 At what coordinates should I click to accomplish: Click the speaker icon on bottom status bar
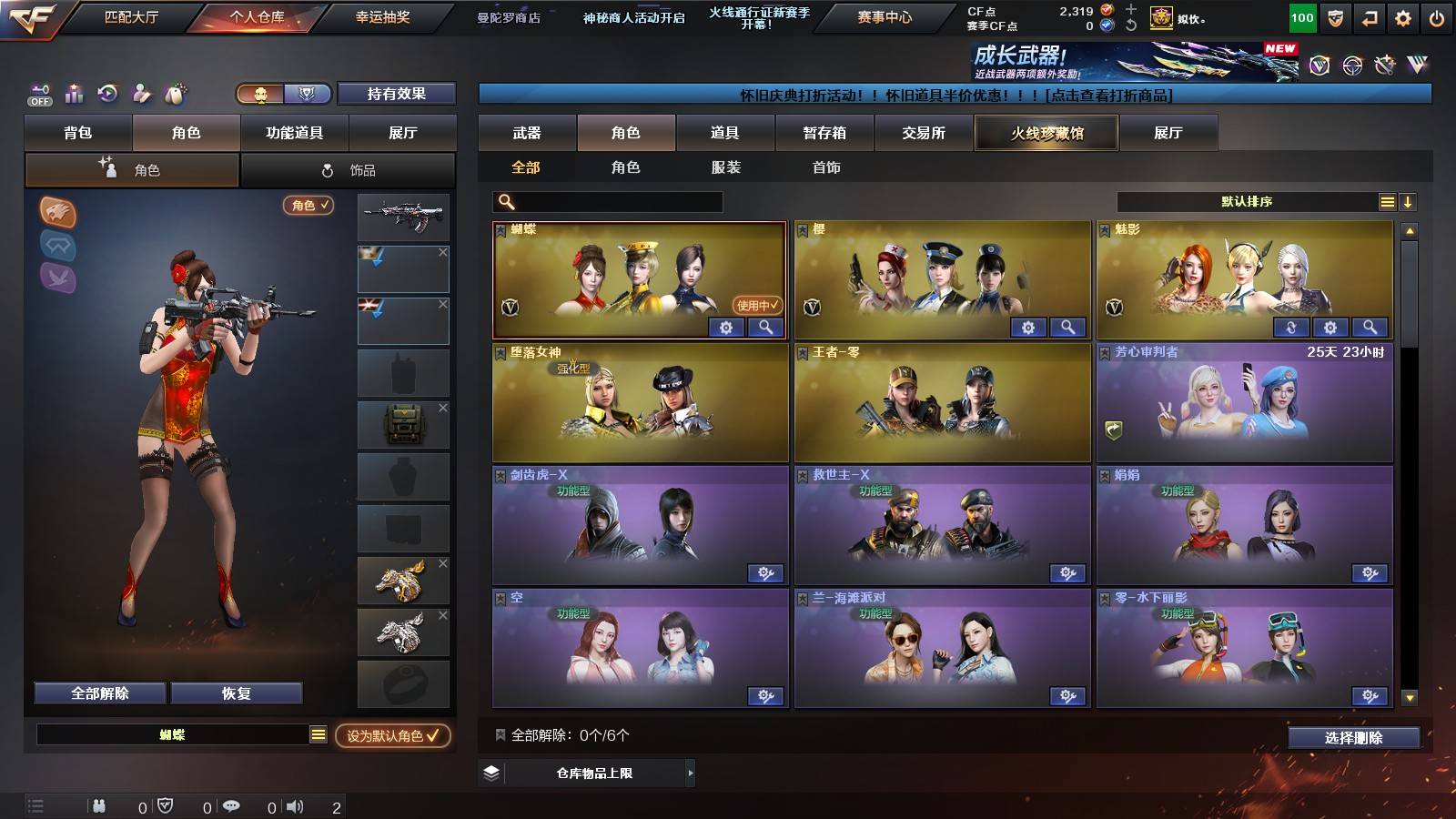[296, 805]
